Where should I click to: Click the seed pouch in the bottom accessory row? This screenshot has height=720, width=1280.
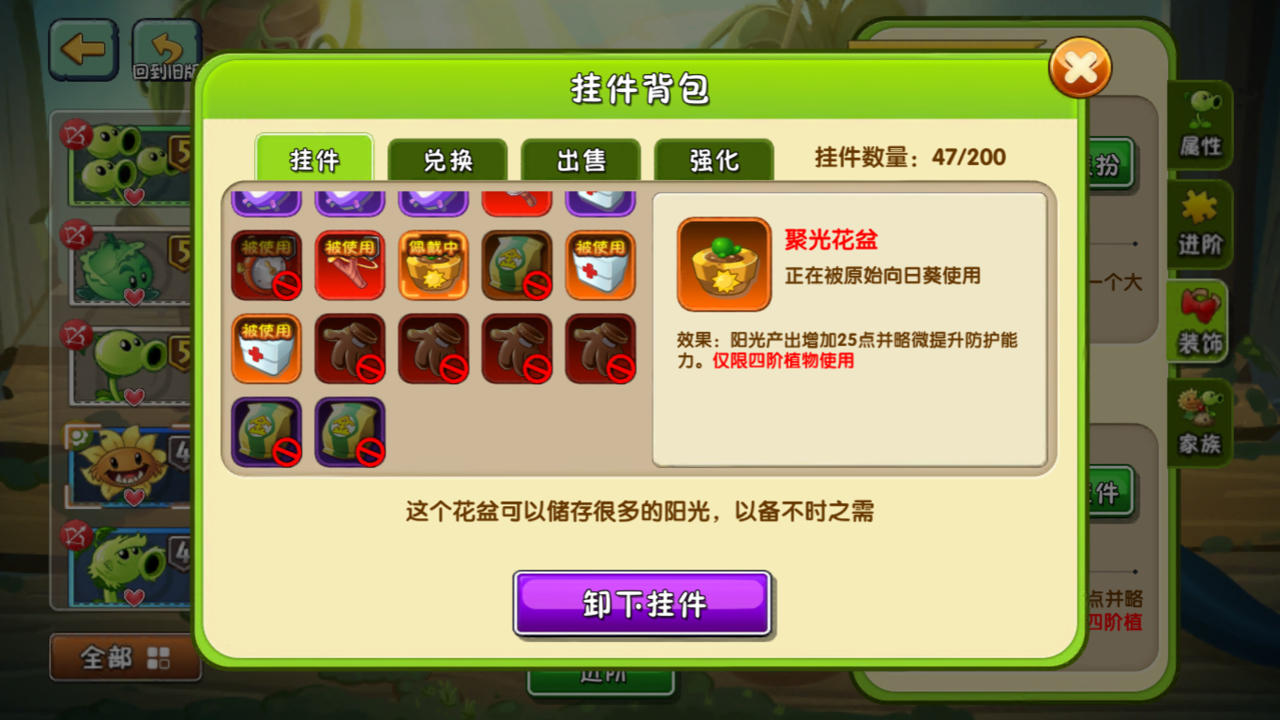point(266,434)
